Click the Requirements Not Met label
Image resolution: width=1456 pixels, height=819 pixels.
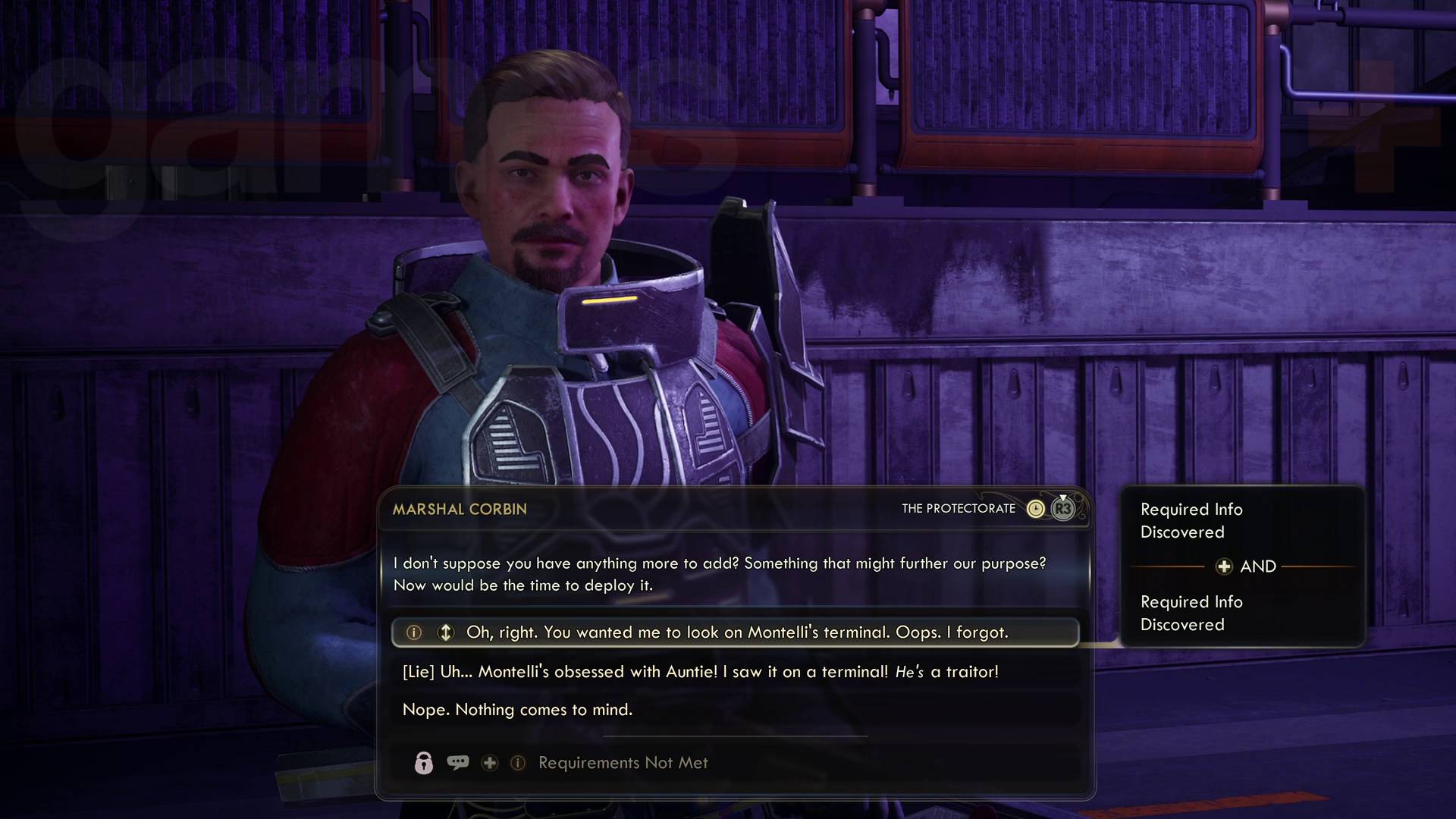(622, 763)
